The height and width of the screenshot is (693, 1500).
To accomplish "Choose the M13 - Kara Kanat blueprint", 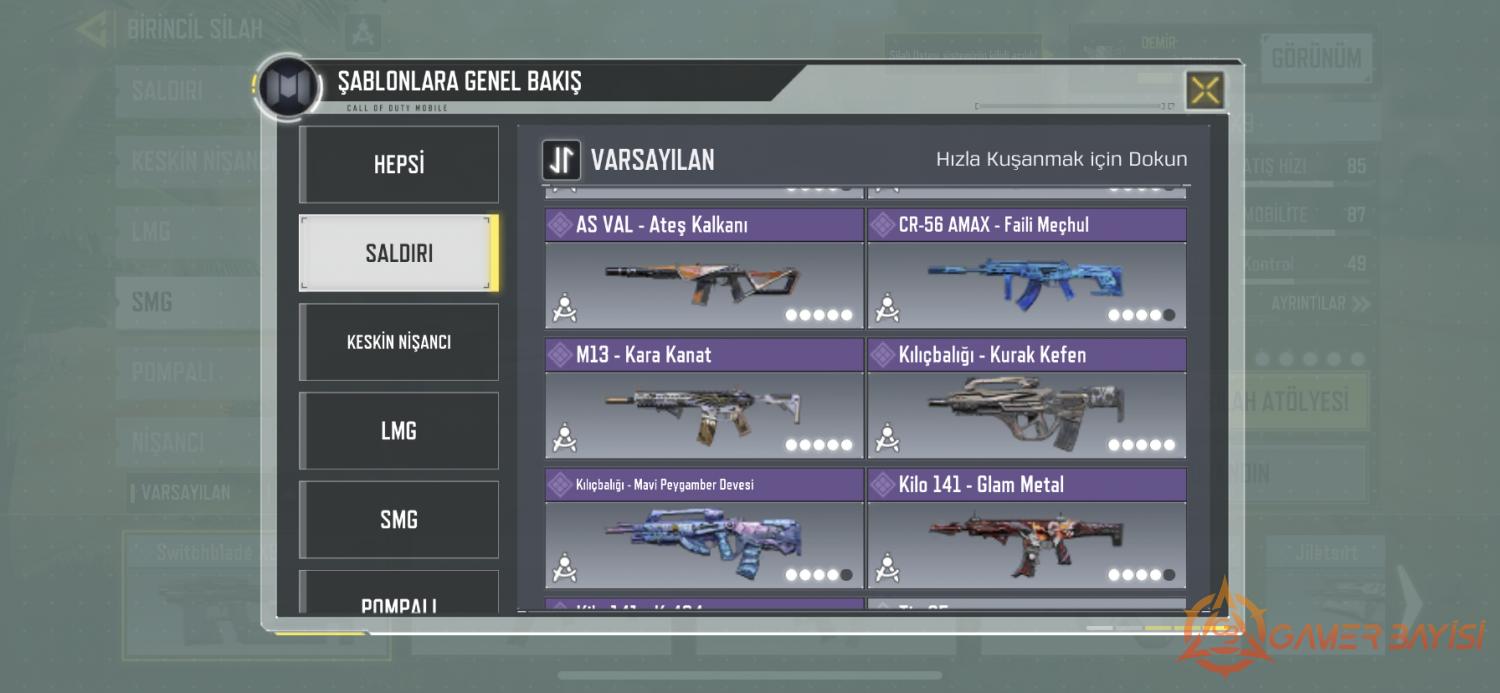I will coord(704,414).
